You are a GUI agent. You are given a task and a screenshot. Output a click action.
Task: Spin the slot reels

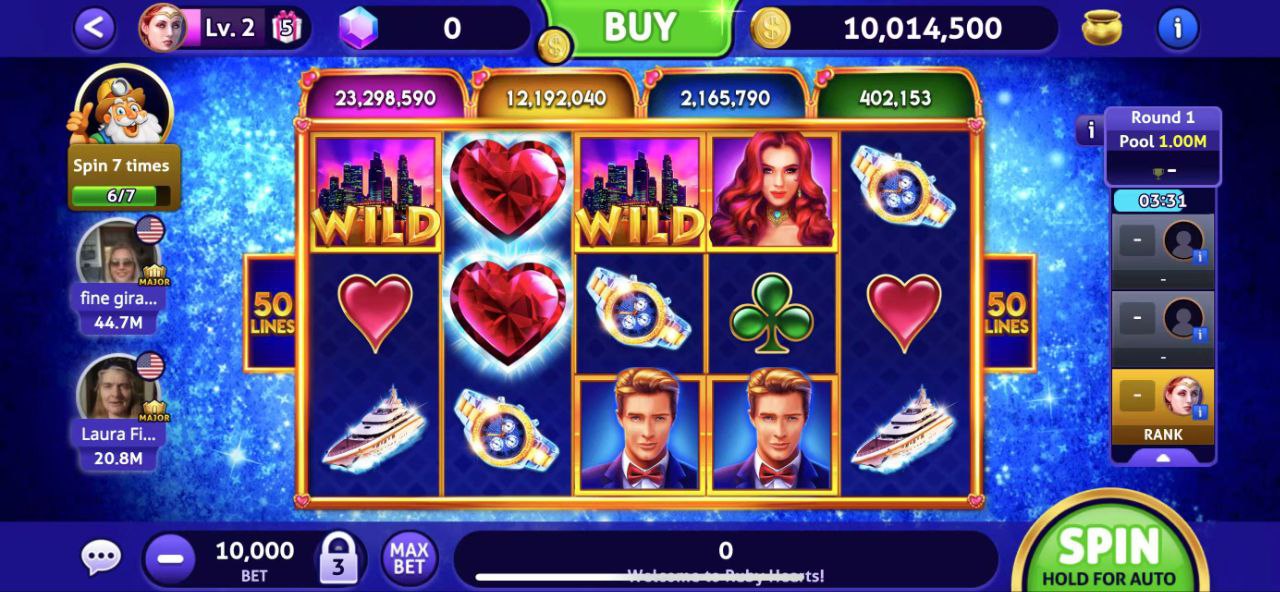tap(1110, 552)
